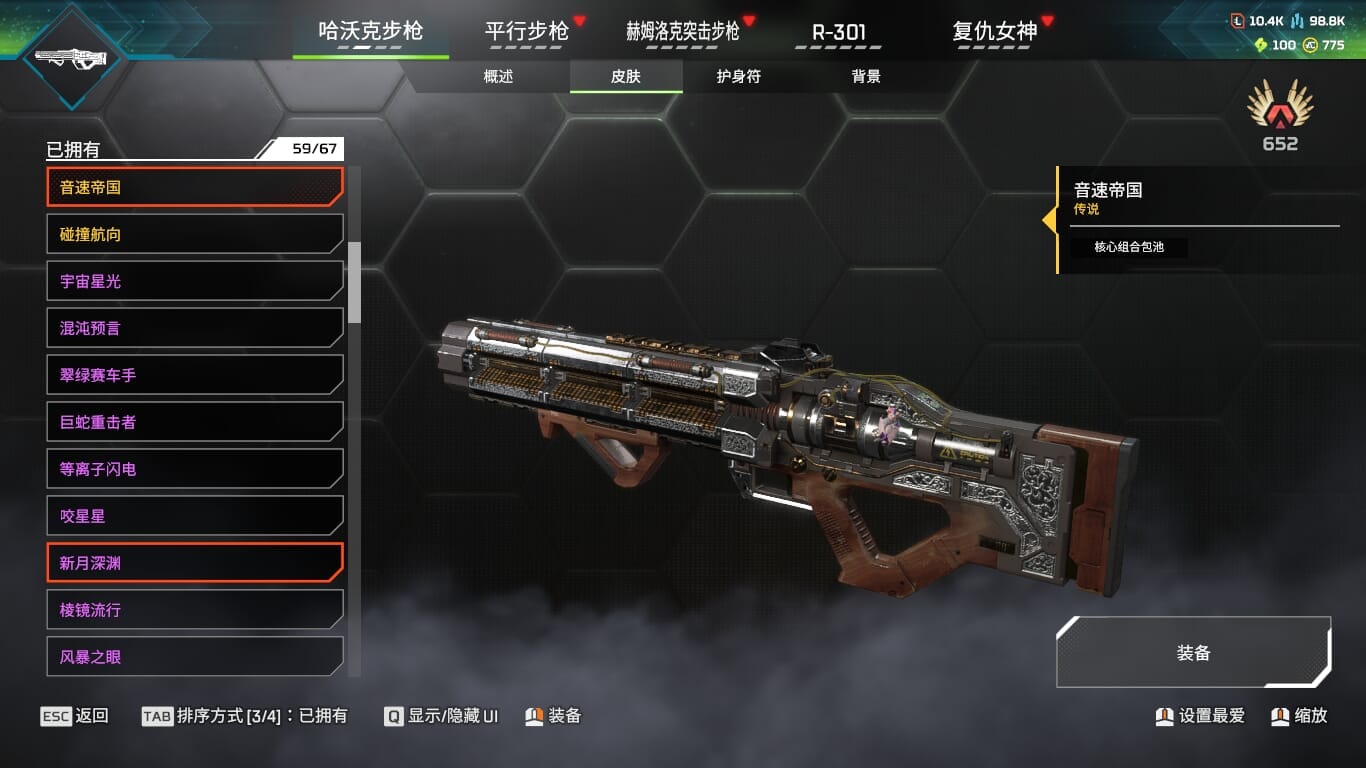
Task: Choose the 宇宙星光 skin
Action: [195, 281]
